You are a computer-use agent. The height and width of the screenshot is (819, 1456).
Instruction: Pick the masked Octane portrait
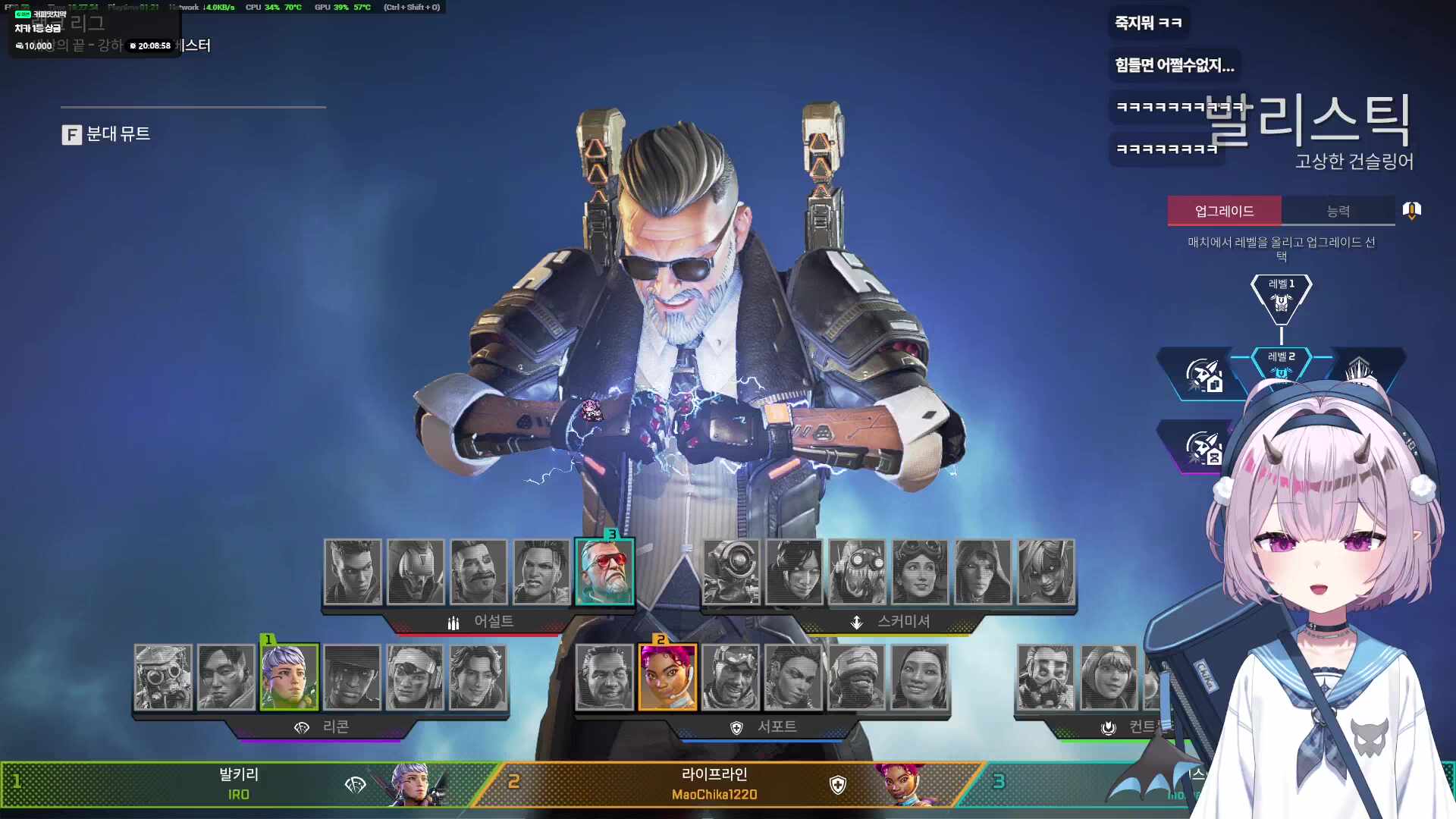857,572
